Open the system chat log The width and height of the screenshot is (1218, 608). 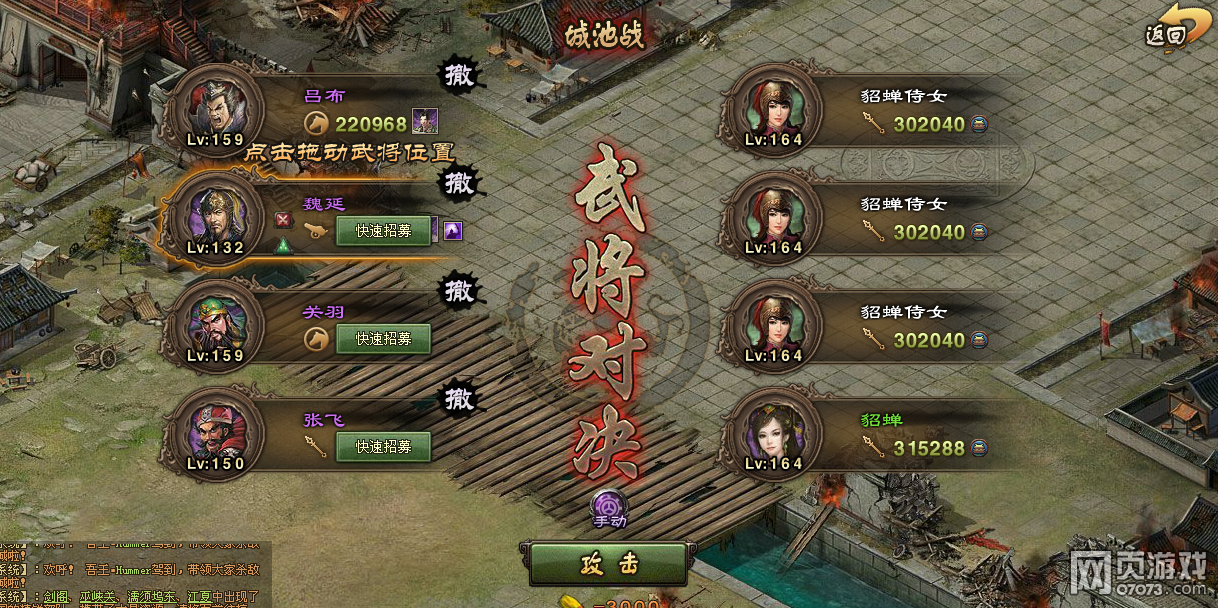point(130,570)
